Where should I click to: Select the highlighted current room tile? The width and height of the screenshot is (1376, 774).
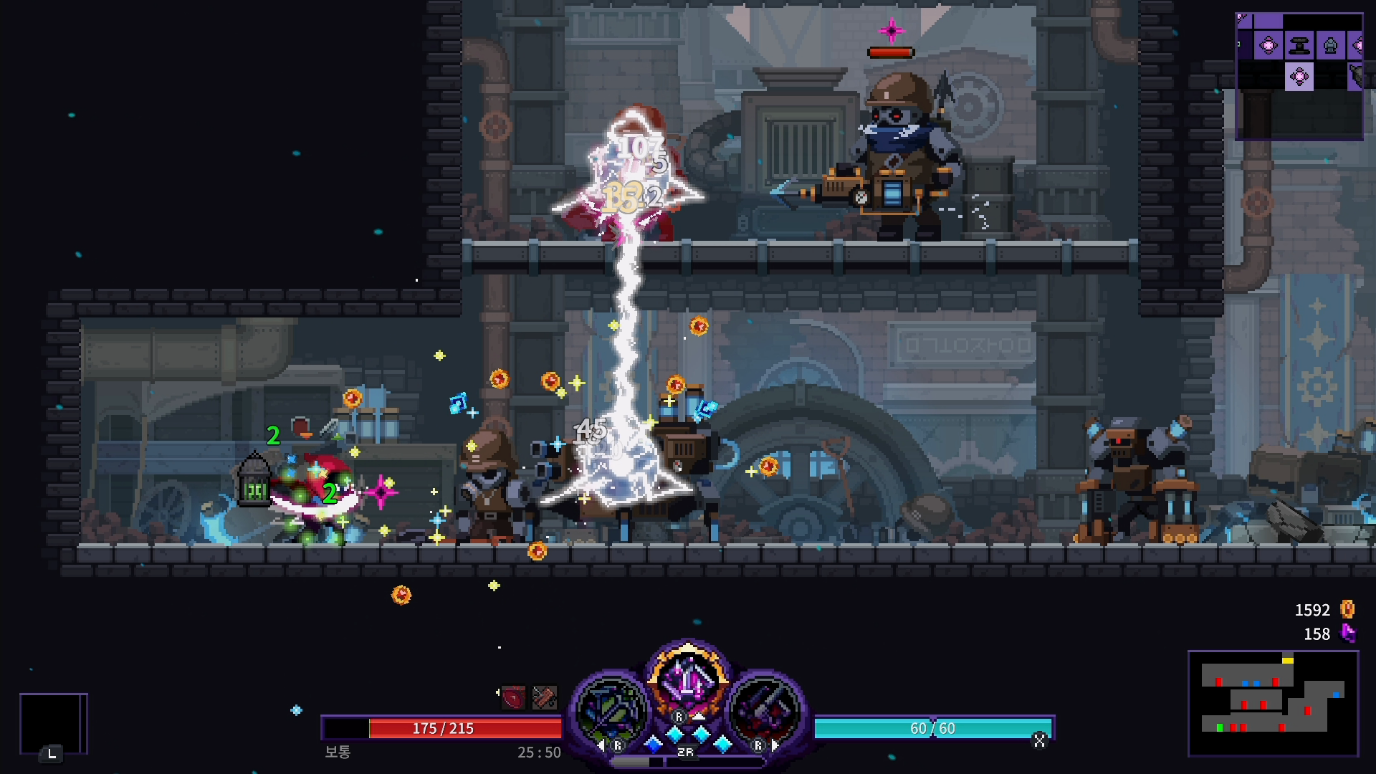[x=1299, y=76]
